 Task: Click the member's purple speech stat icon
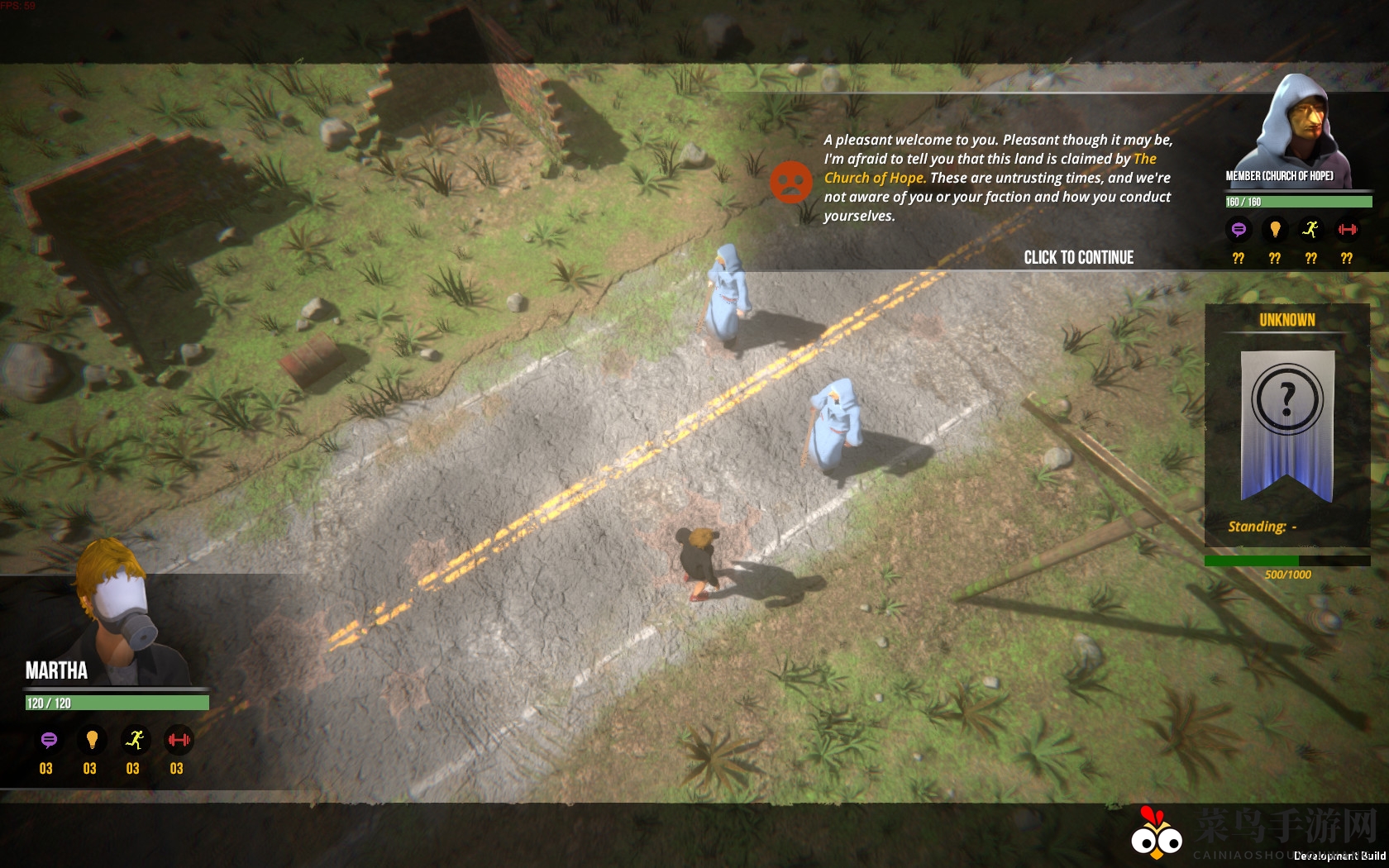pos(1239,229)
